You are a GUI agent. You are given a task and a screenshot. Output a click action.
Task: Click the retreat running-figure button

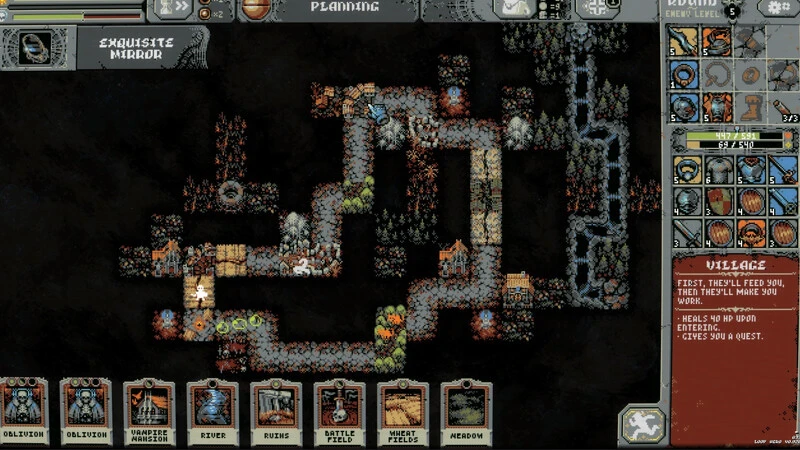(641, 425)
